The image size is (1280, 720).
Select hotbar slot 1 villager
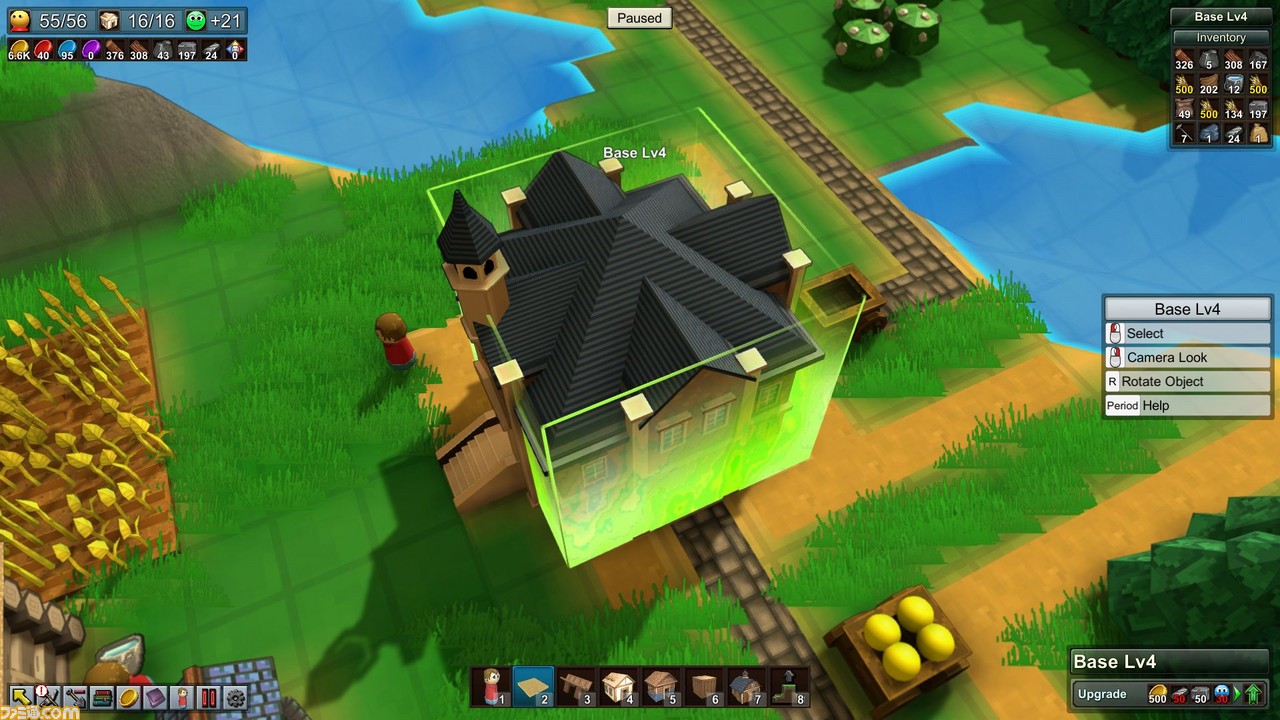(492, 686)
